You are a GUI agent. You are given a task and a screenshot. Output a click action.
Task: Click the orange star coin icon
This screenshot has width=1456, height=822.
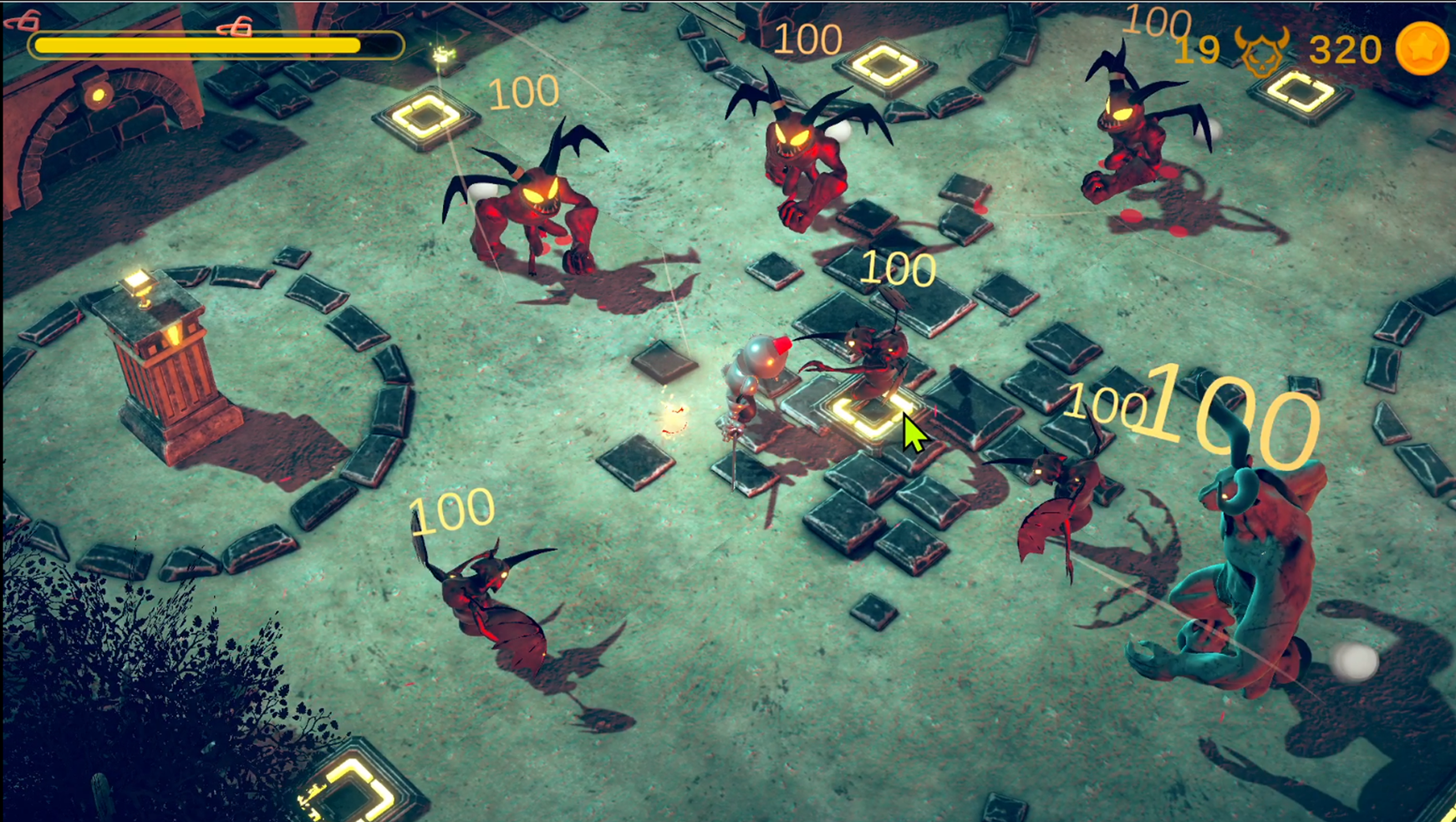pyautogui.click(x=1421, y=48)
